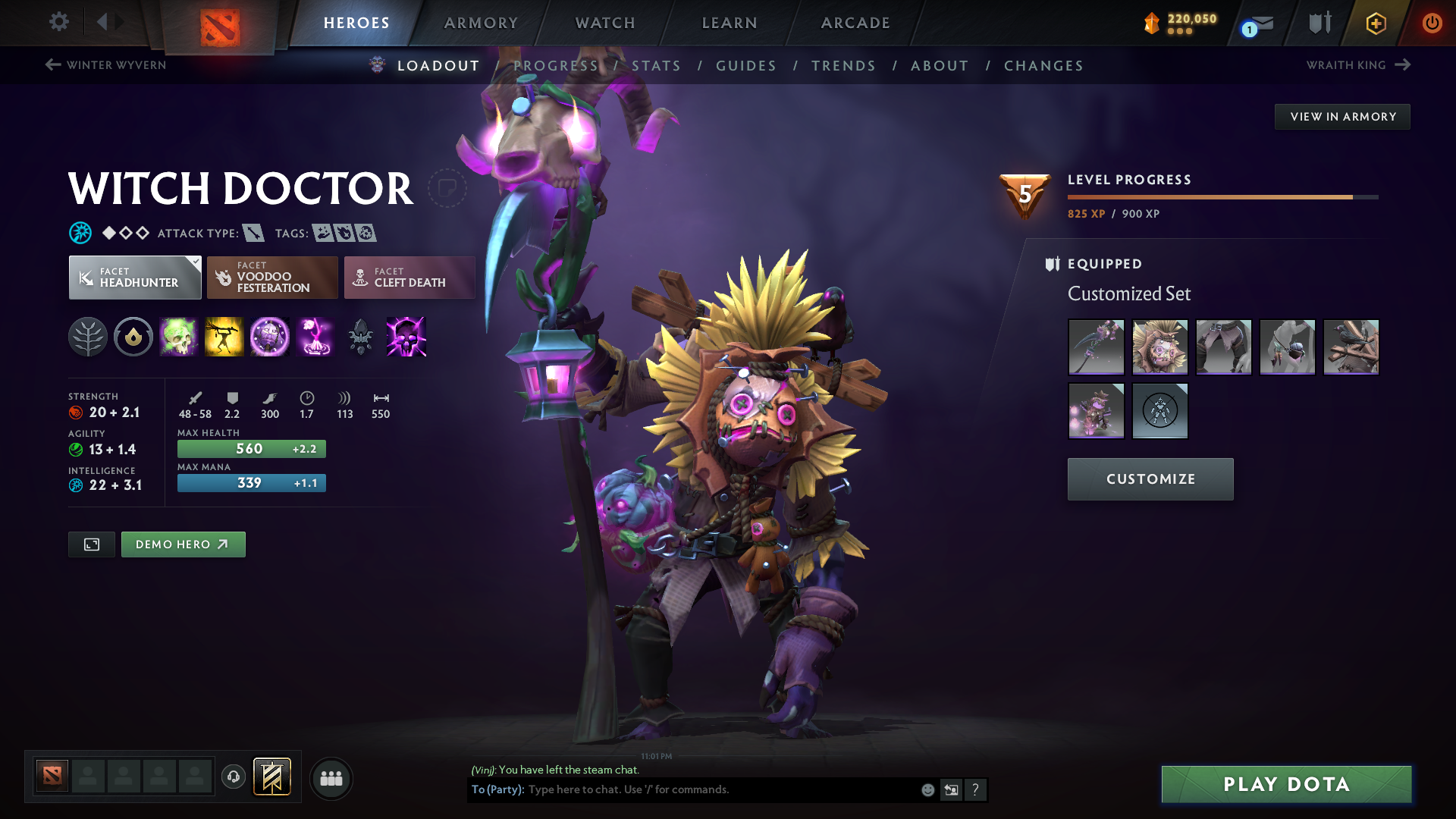Switch to the Stats tab
This screenshot has height=819, width=1456.
click(657, 66)
